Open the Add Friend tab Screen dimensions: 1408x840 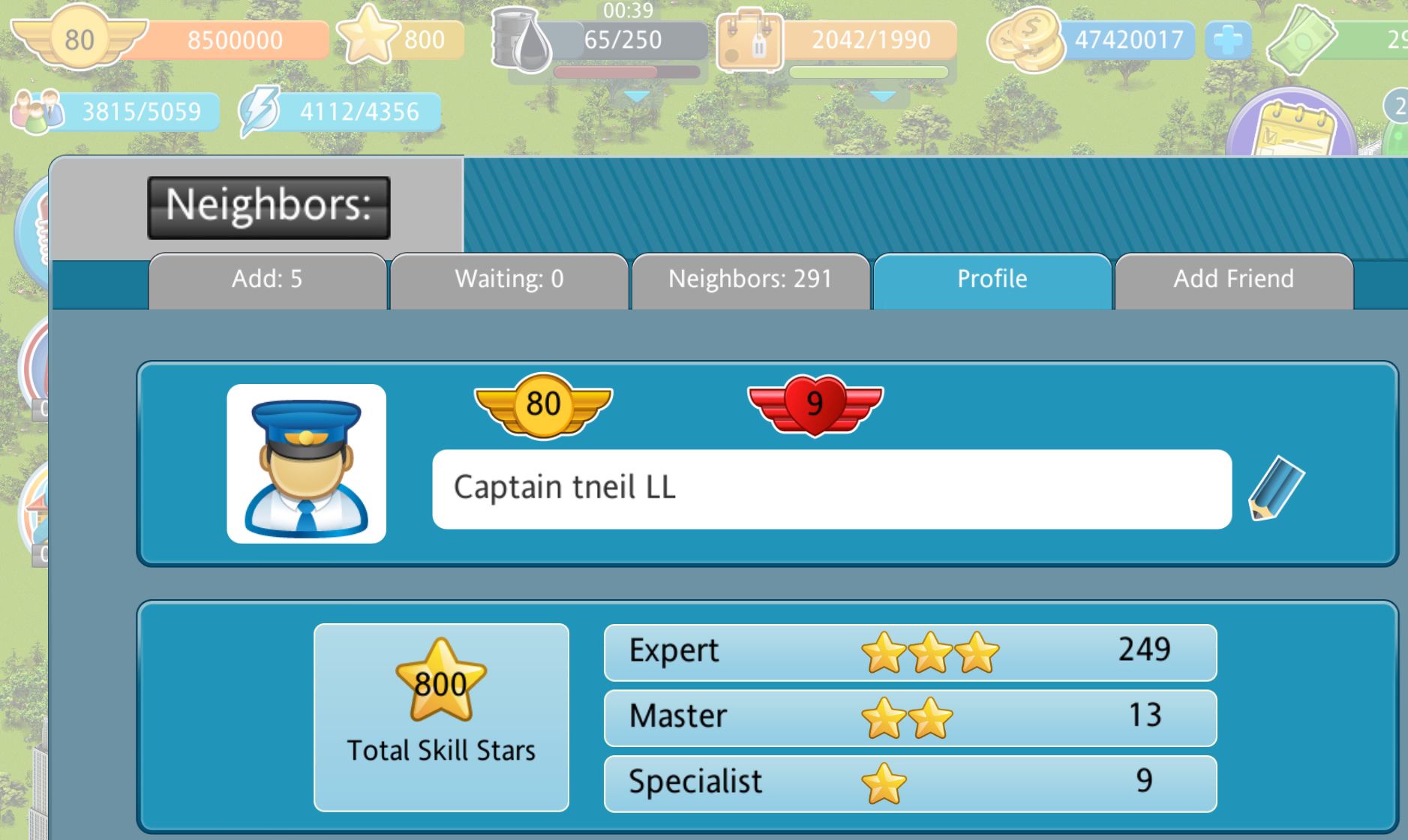coord(1233,280)
